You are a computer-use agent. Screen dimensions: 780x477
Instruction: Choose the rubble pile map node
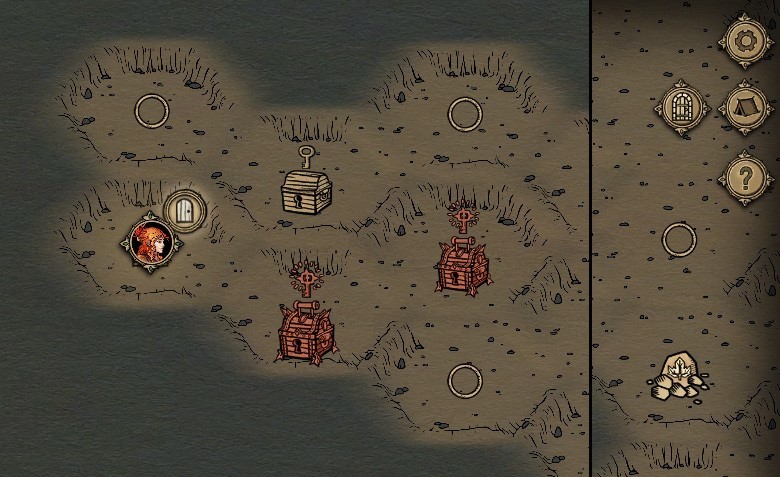coord(678,377)
